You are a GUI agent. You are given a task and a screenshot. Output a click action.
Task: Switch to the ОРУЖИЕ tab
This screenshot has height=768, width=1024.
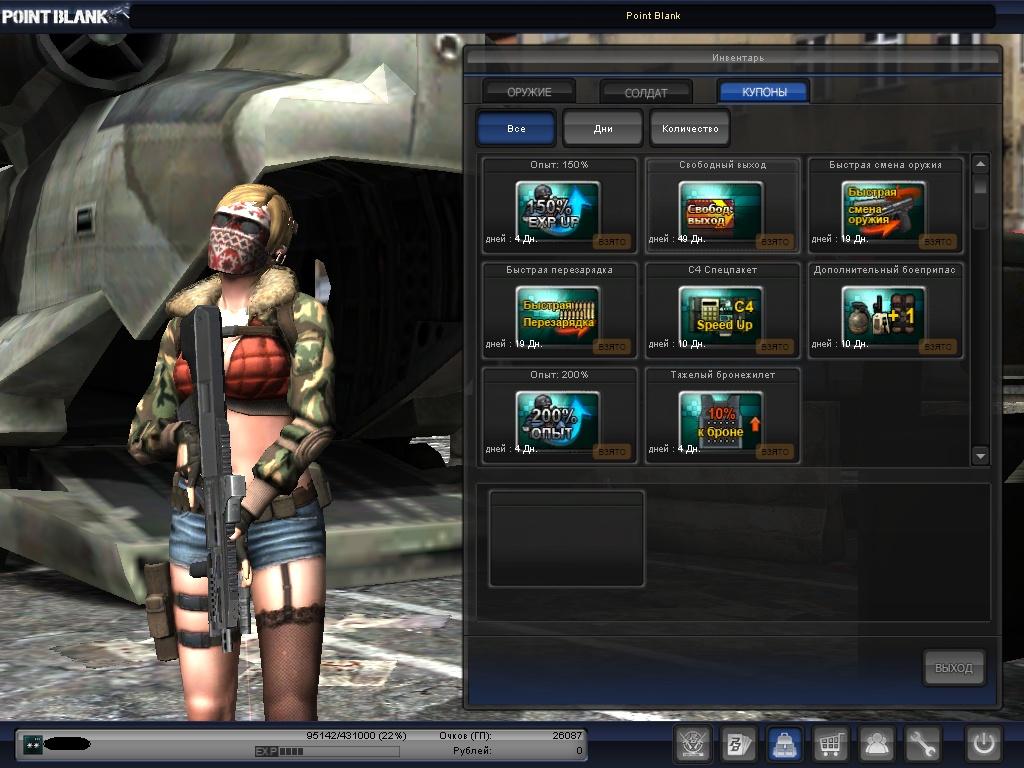[529, 92]
